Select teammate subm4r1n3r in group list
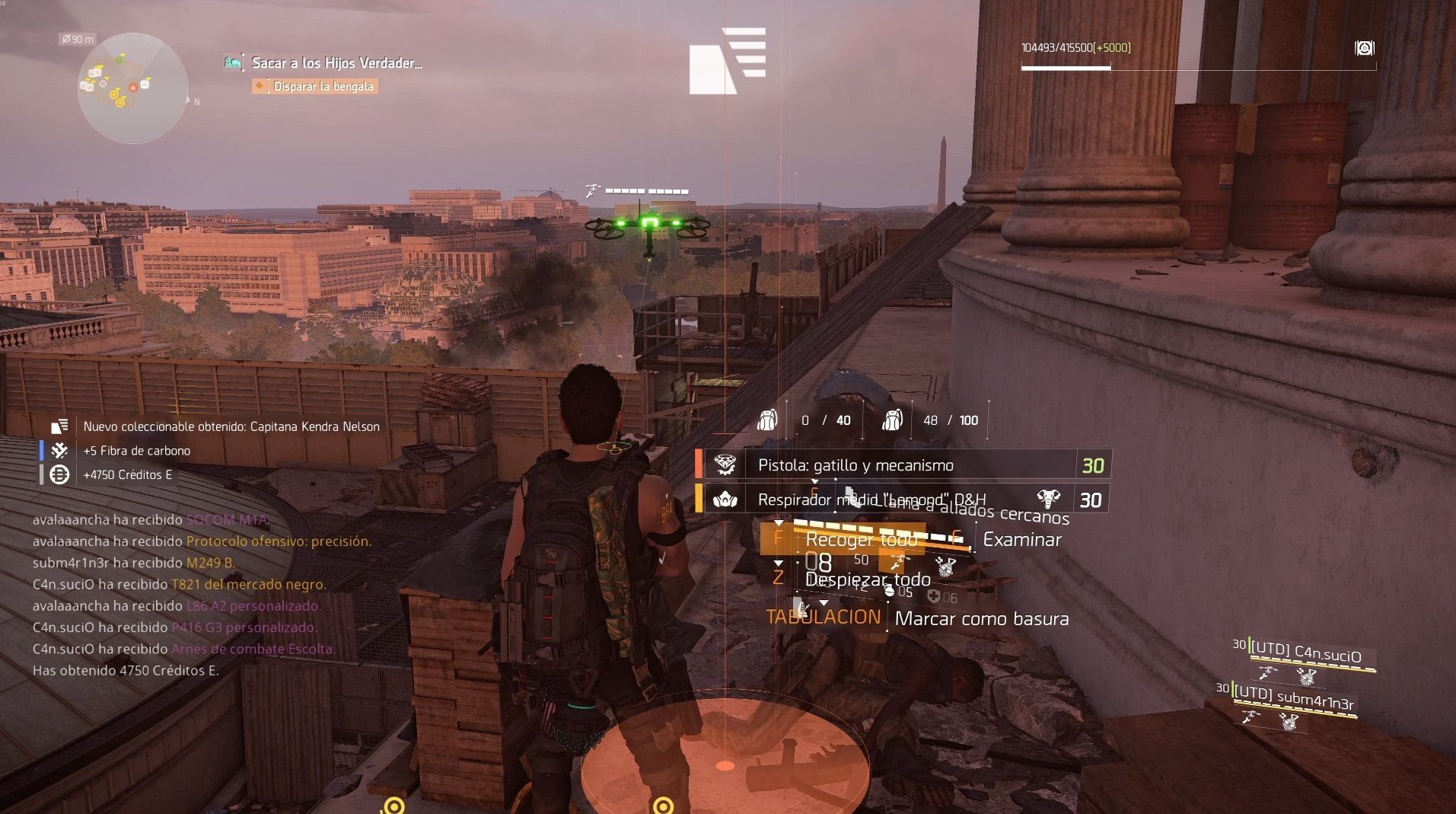The image size is (1456, 814). pyautogui.click(x=1293, y=697)
